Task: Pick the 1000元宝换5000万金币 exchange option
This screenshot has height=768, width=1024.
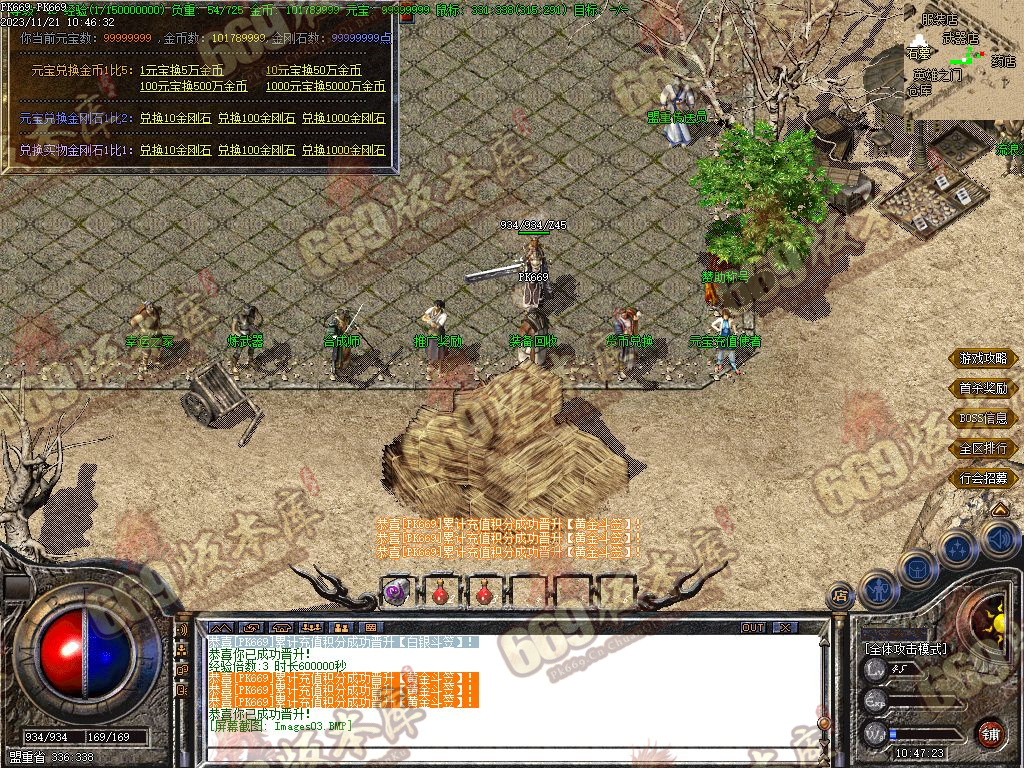Action: point(325,87)
